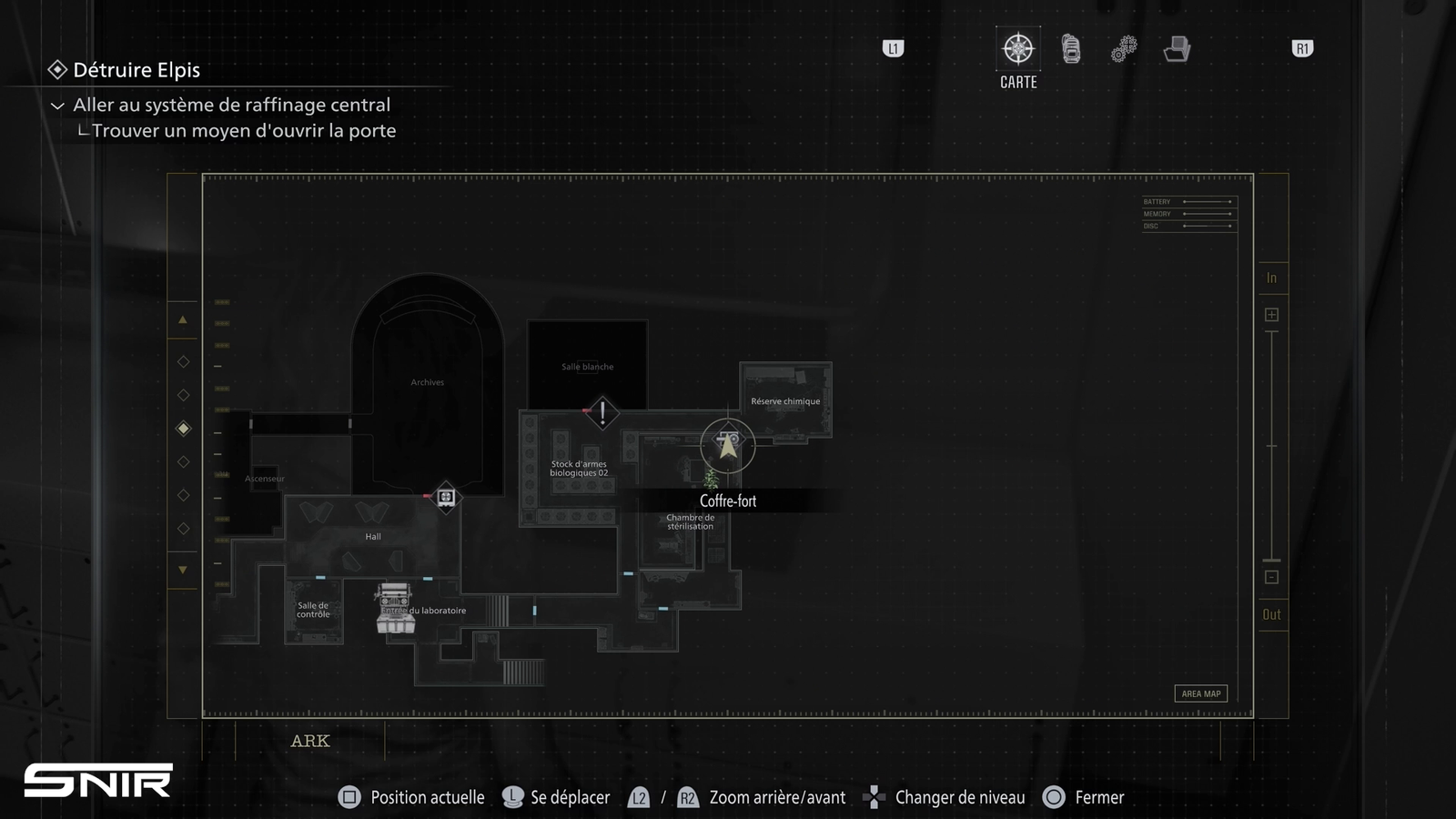Viewport: 1456px width, 819px height.
Task: Zoom out with the minus button
Action: tap(1271, 577)
